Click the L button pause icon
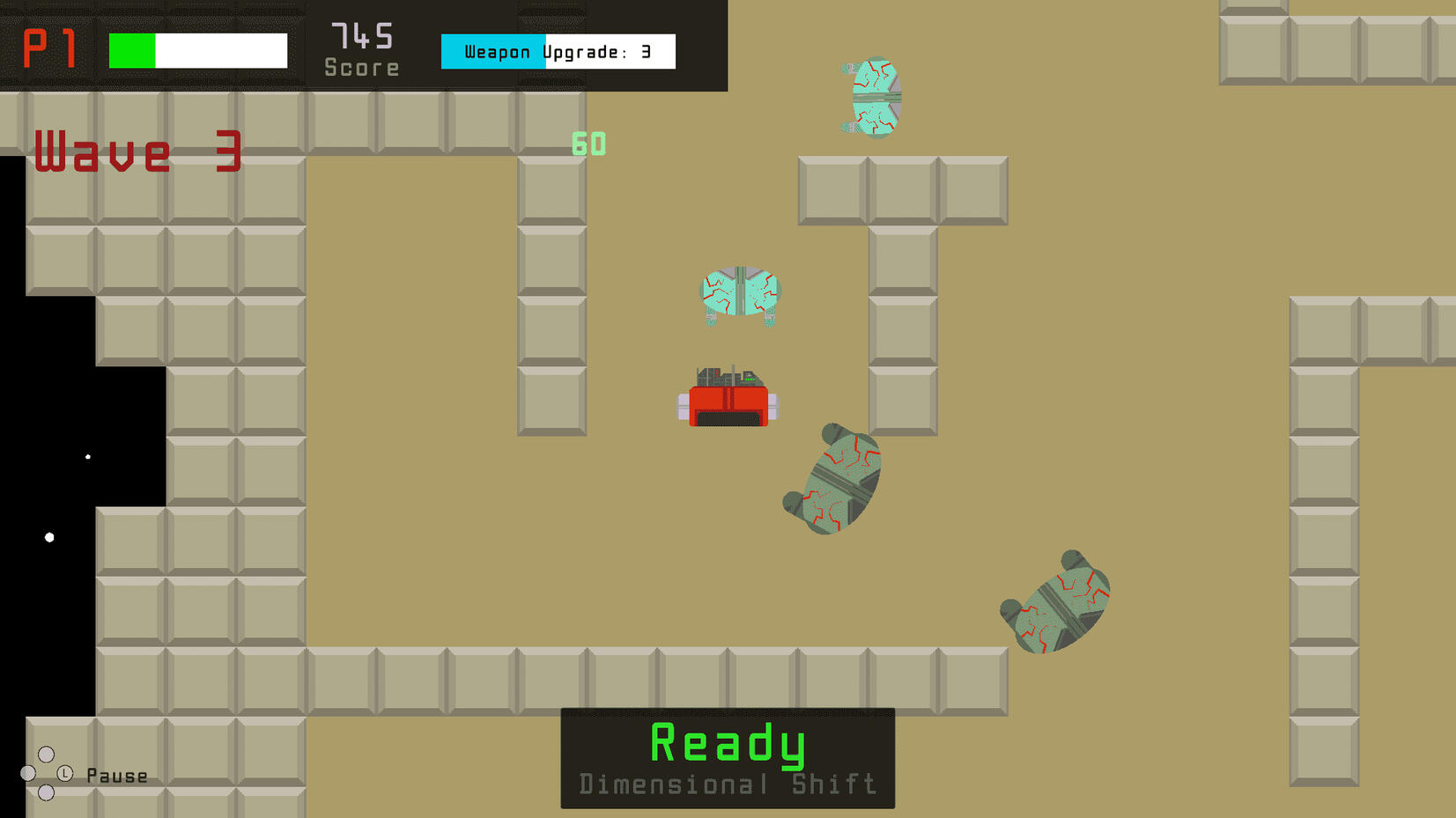Viewport: 1456px width, 818px height. pyautogui.click(x=63, y=774)
